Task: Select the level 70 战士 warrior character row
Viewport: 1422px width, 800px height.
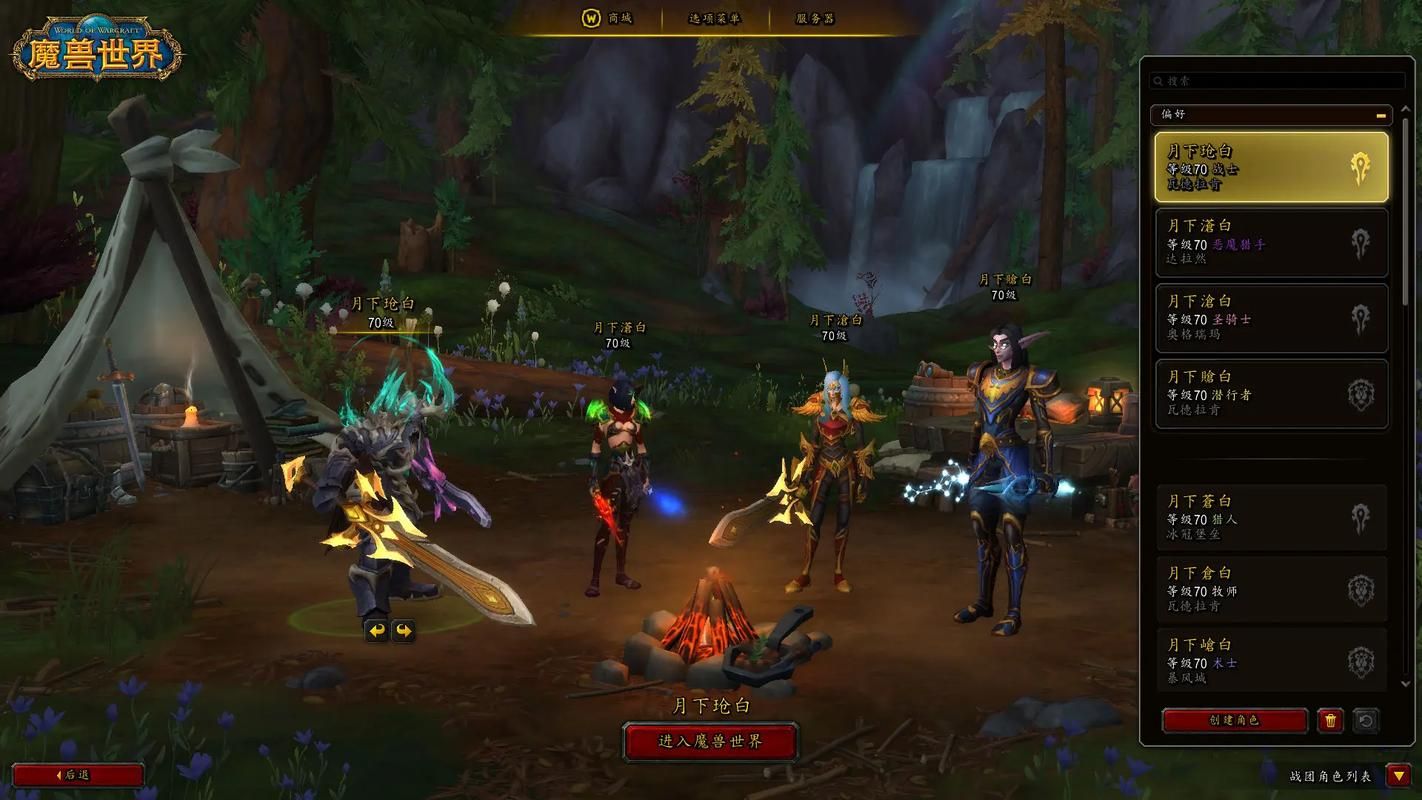Action: coord(1271,167)
